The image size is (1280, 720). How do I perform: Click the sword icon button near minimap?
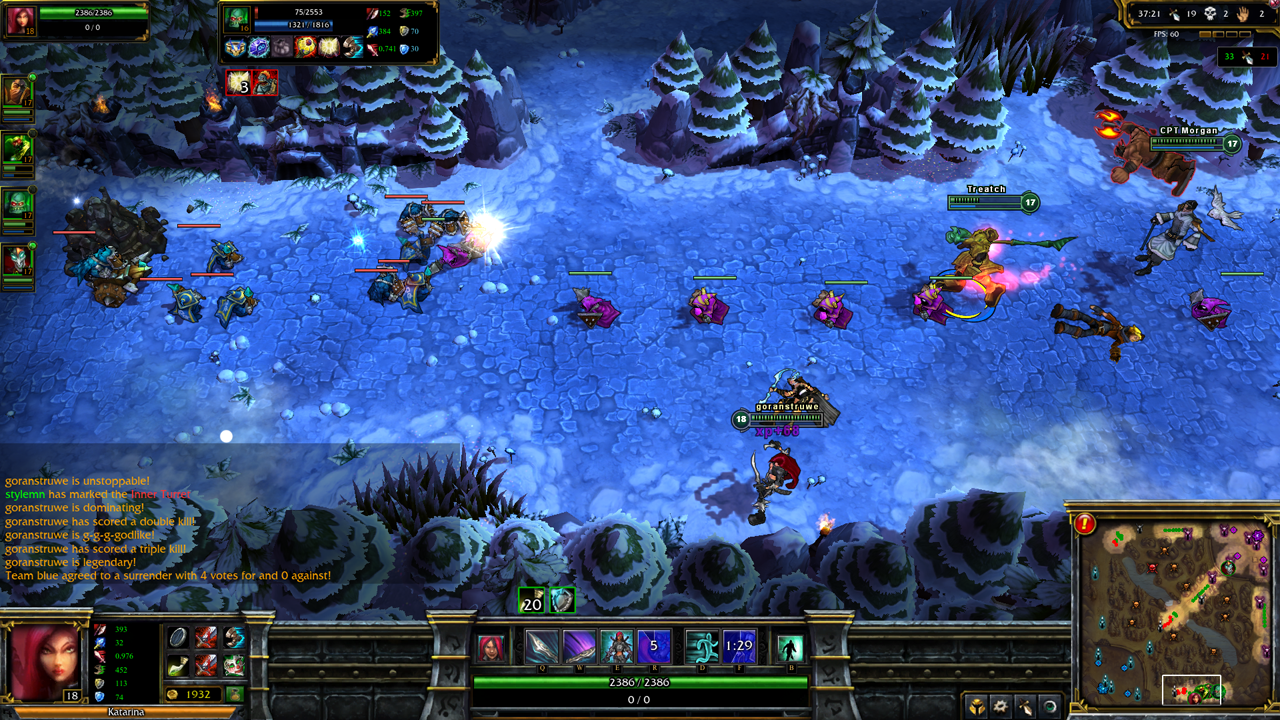[x=1025, y=705]
